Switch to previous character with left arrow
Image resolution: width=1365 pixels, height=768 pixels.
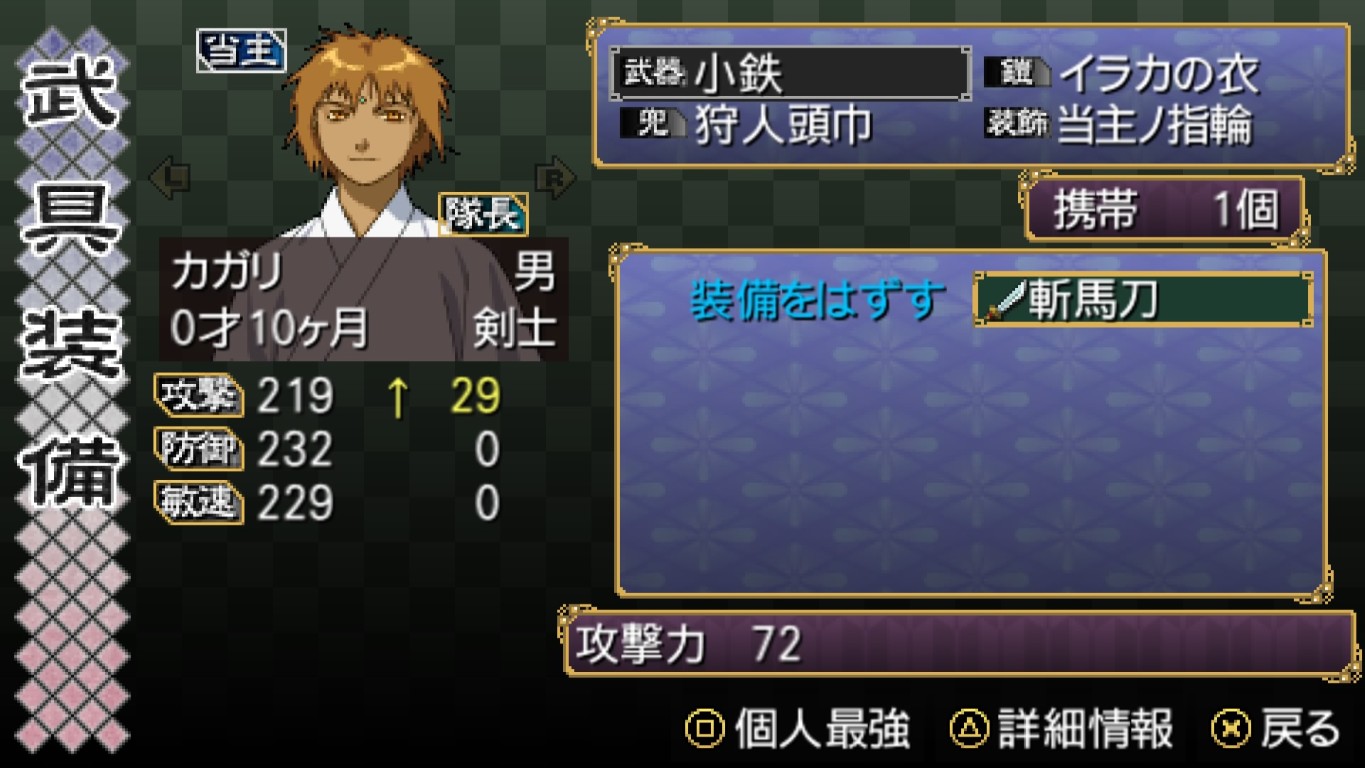[x=169, y=179]
